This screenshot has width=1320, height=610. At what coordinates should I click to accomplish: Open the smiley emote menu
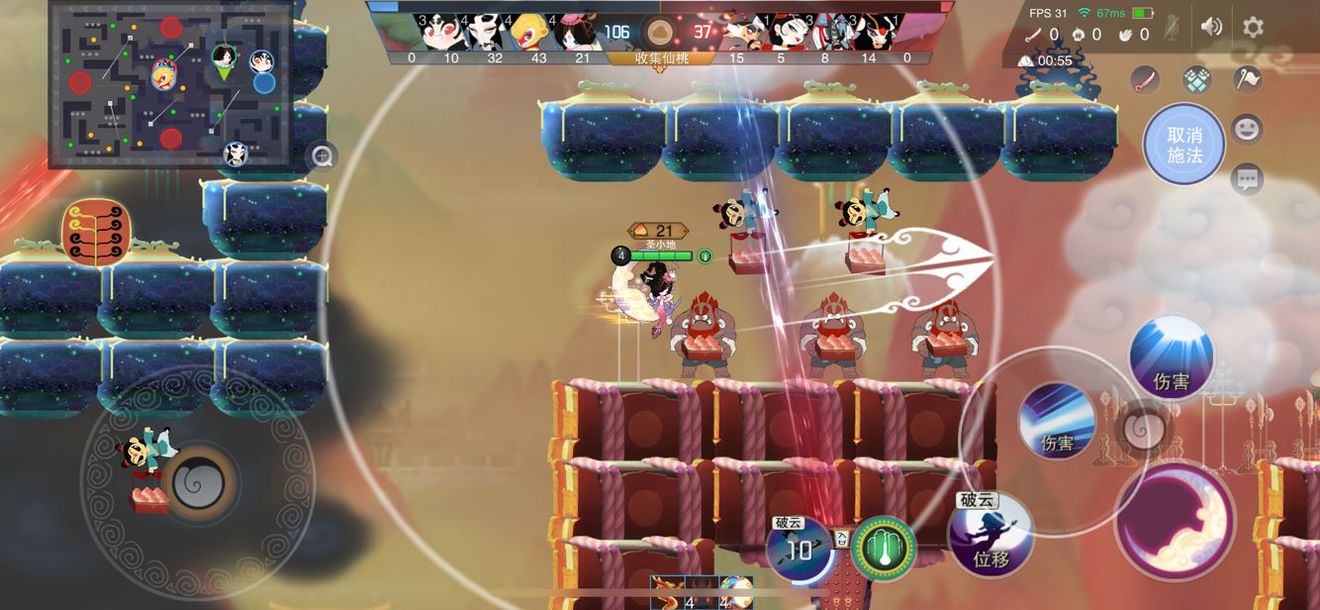click(1247, 129)
